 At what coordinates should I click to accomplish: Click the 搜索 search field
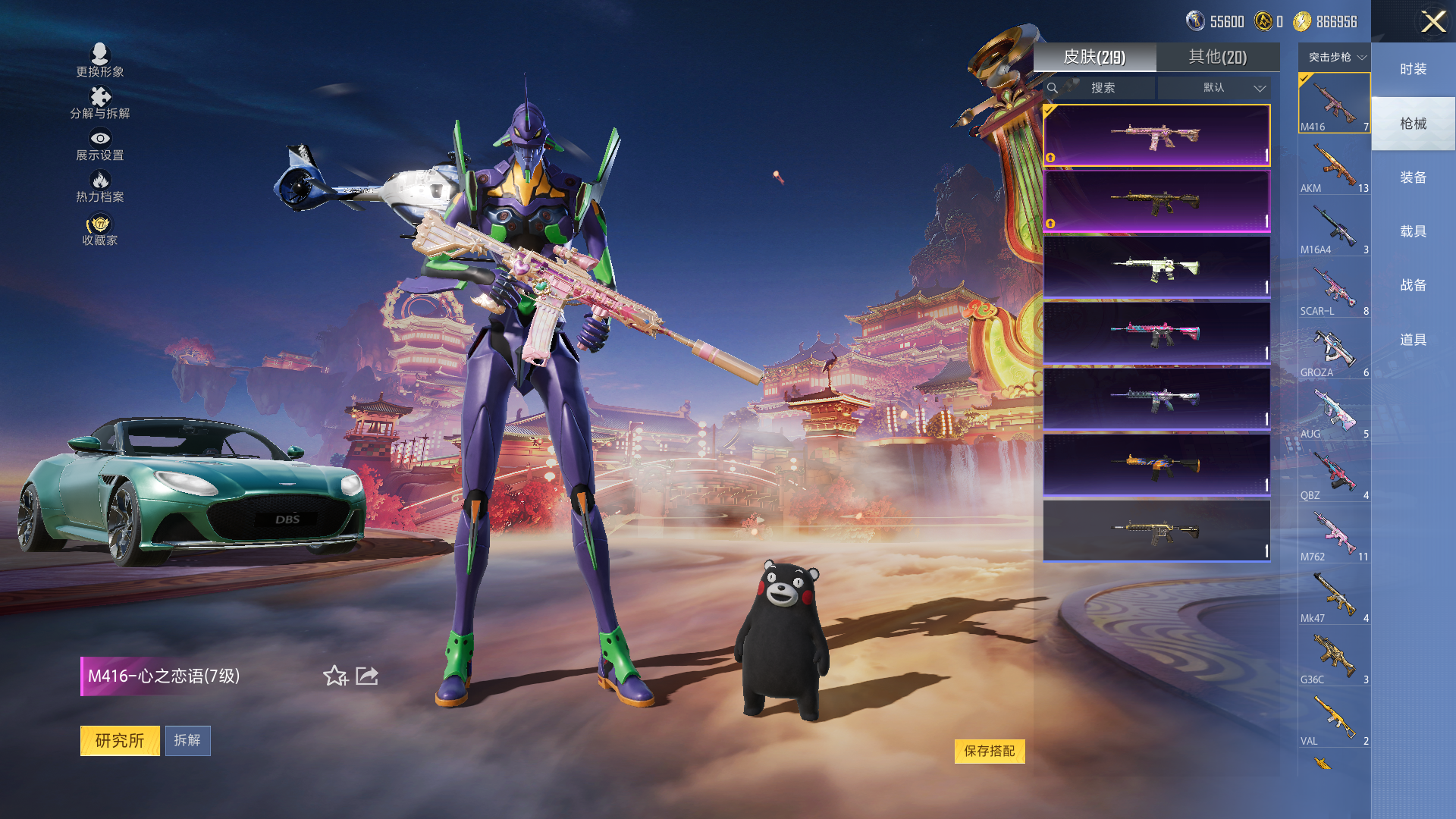click(x=1102, y=88)
